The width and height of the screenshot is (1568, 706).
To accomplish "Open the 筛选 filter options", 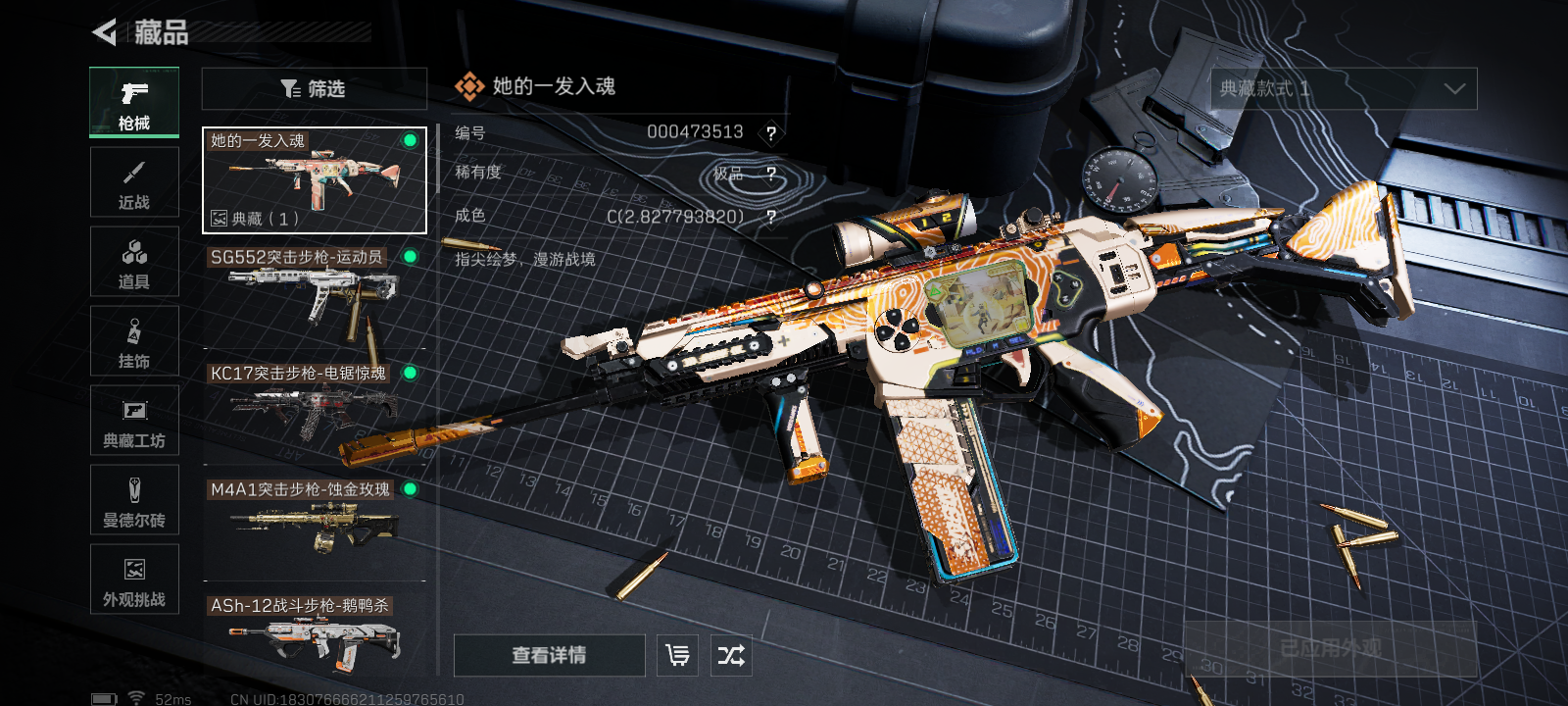I will coord(314,89).
